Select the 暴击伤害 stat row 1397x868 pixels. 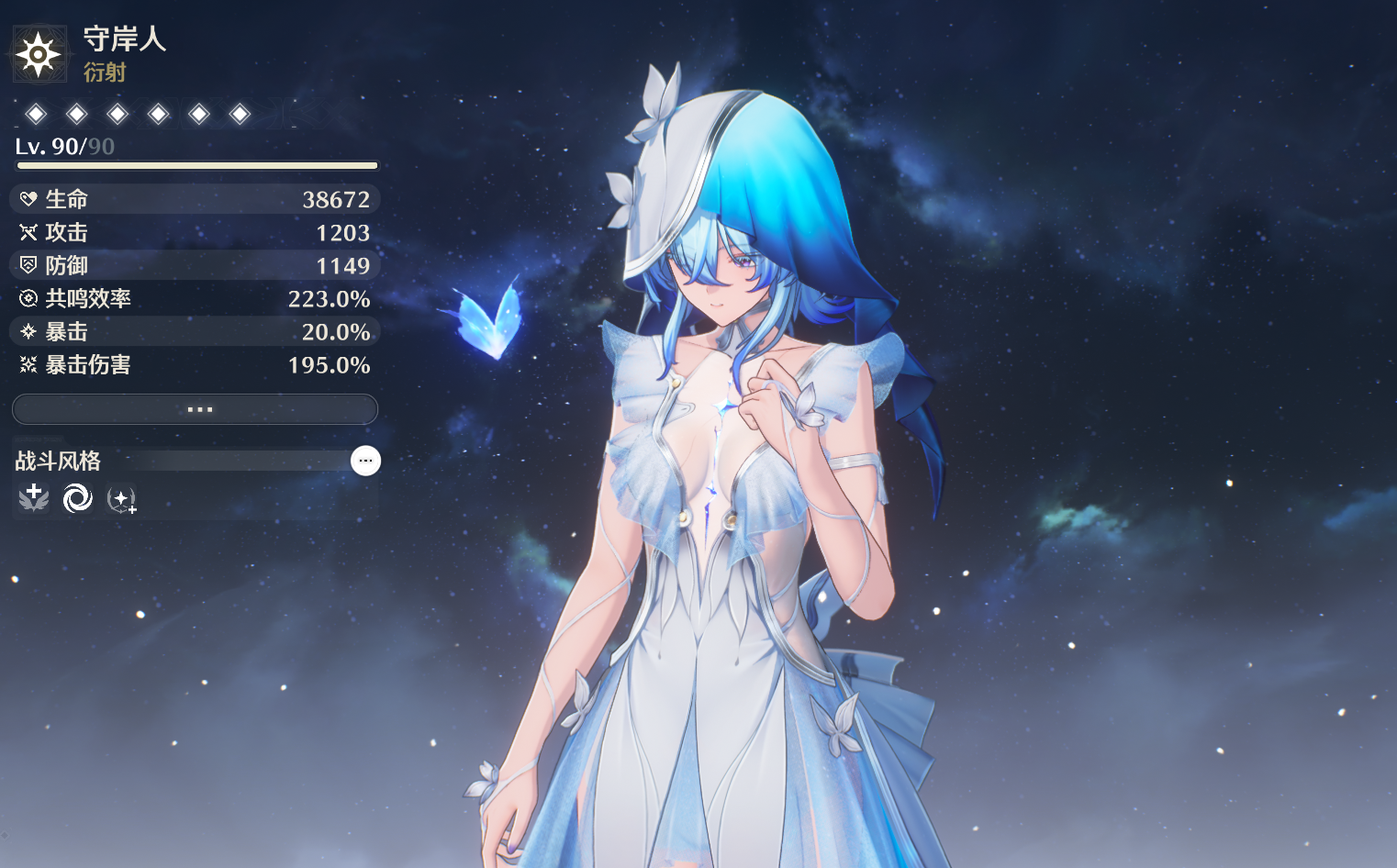tap(195, 364)
